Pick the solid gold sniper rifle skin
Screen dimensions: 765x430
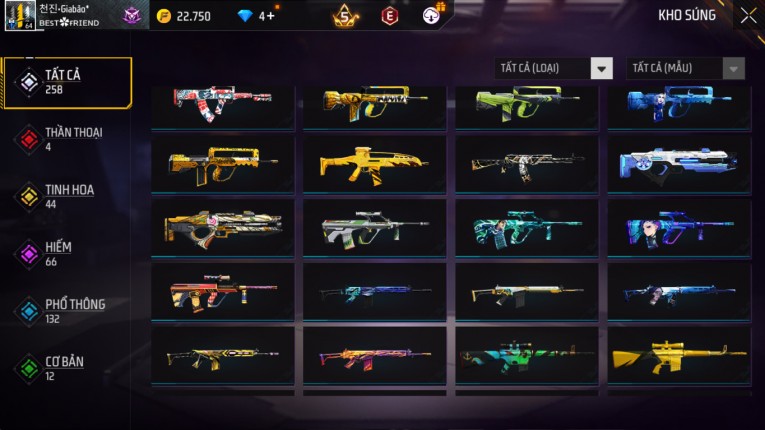(x=679, y=356)
